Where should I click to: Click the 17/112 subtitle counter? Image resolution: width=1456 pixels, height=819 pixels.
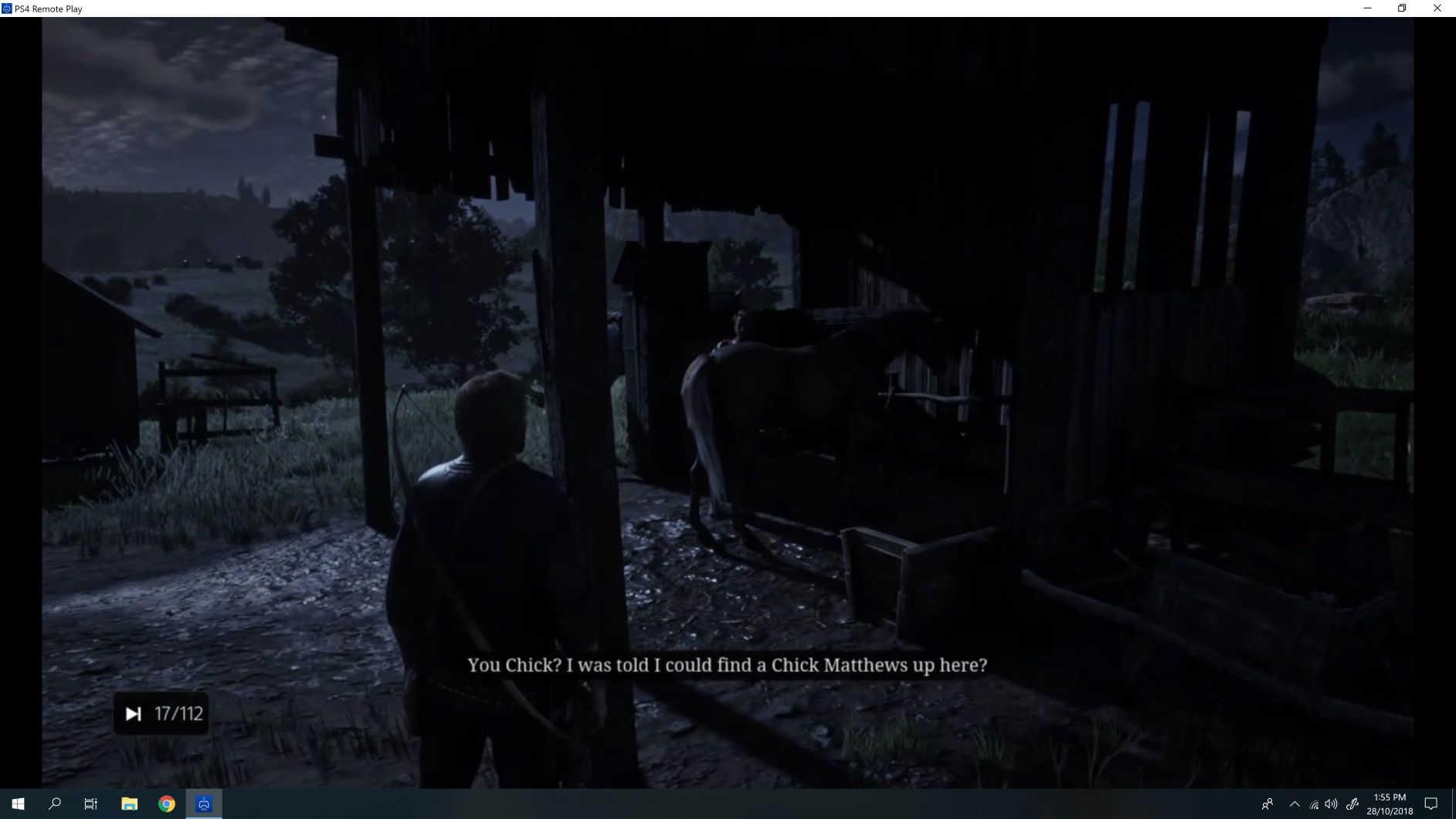tap(178, 713)
